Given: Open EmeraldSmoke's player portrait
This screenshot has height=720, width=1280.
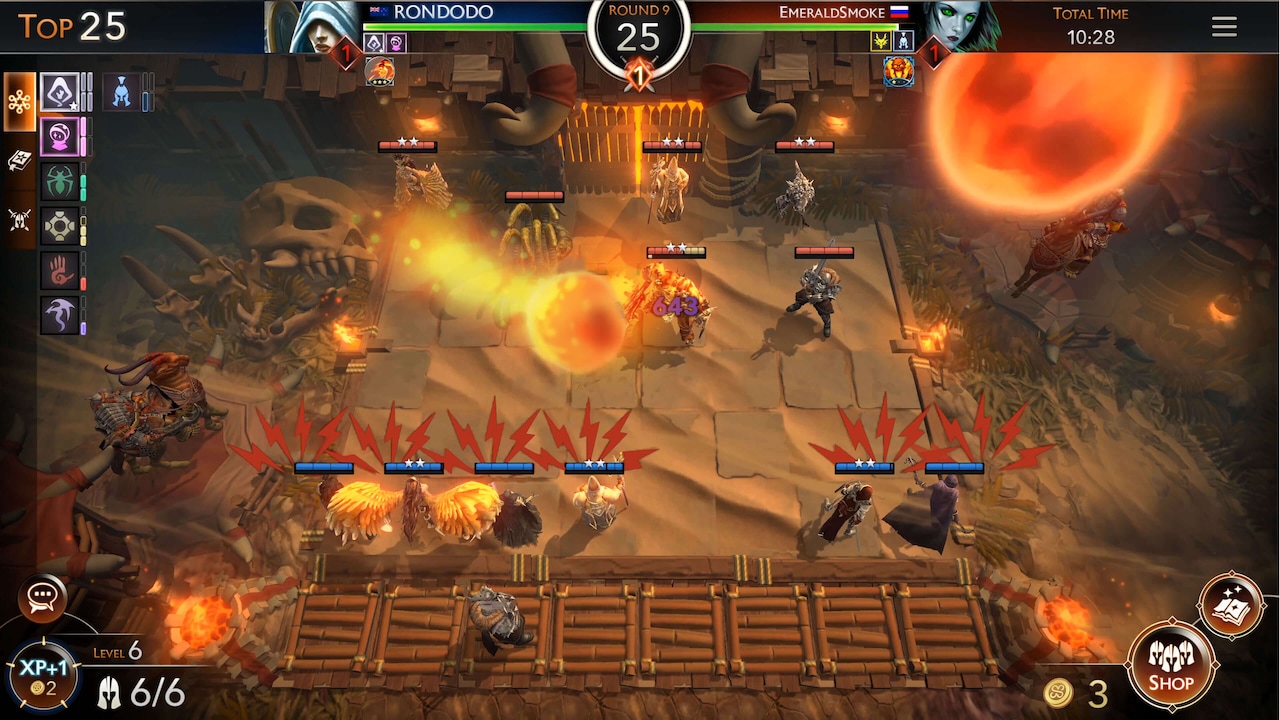Looking at the screenshot, I should (x=963, y=25).
